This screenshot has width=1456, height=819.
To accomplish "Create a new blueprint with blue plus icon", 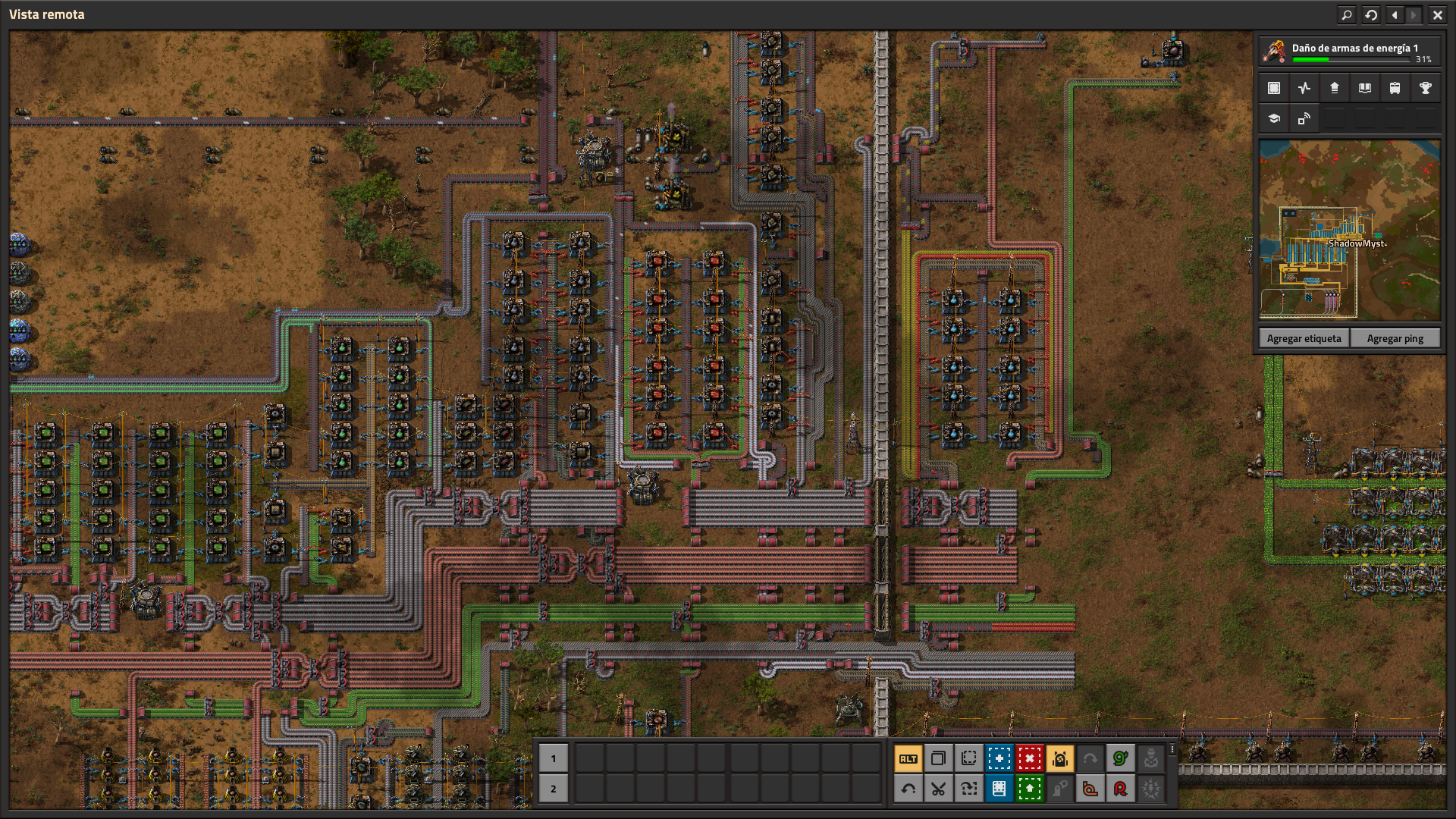I will pos(1000,758).
